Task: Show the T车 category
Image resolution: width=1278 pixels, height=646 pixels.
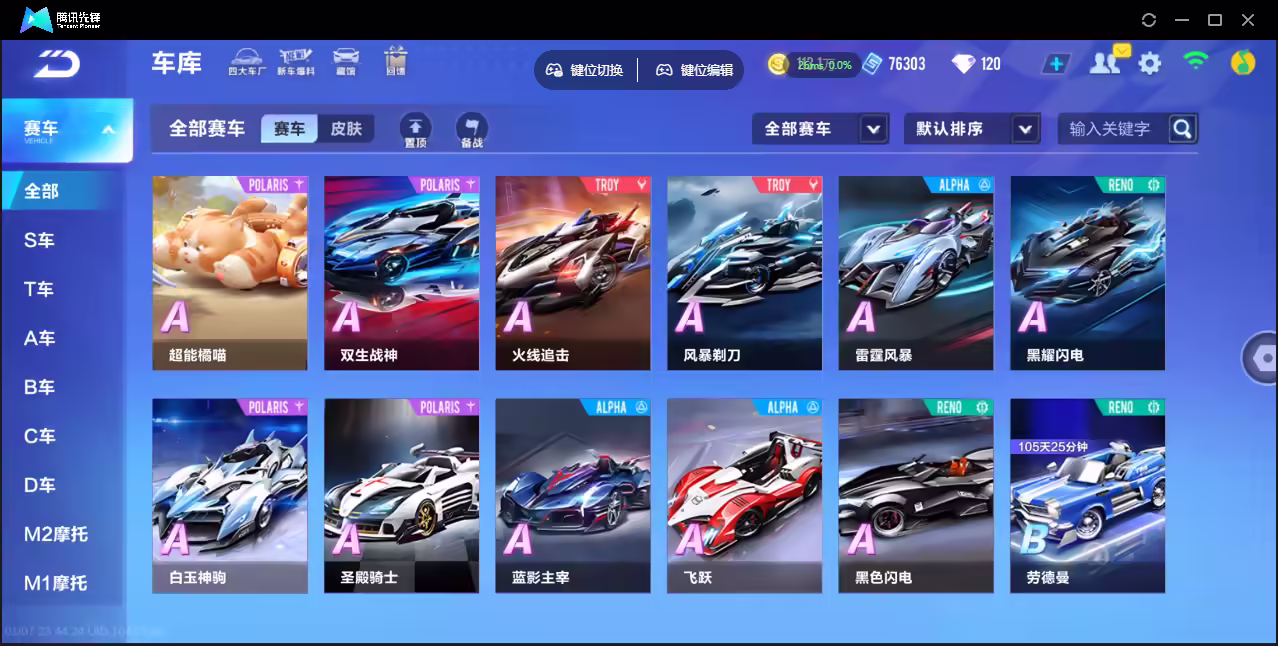Action: [40, 289]
